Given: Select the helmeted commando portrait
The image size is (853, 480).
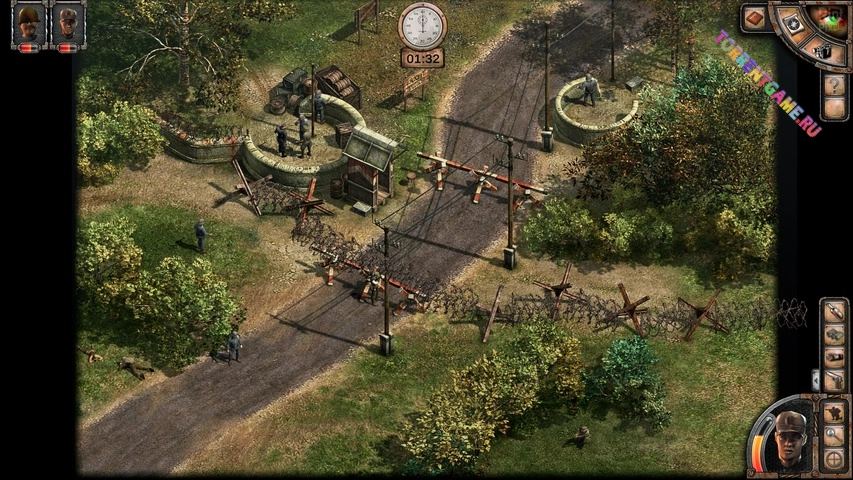Looking at the screenshot, I should click(x=30, y=21).
